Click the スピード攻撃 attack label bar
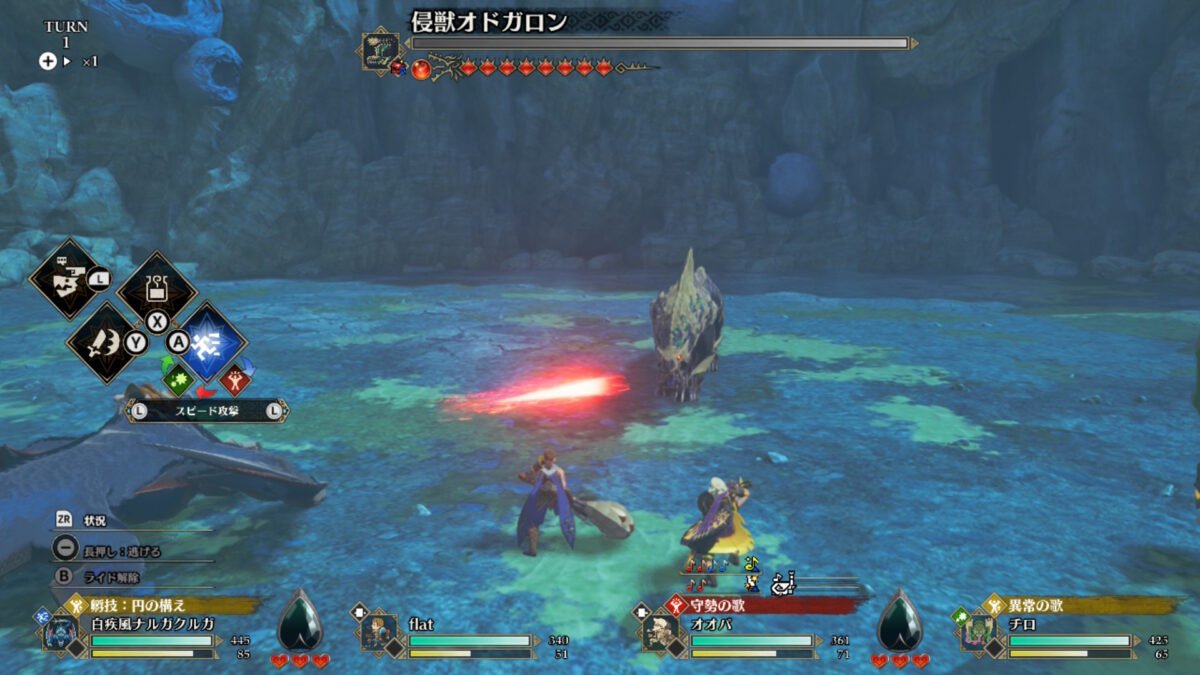The image size is (1200, 675). point(206,409)
